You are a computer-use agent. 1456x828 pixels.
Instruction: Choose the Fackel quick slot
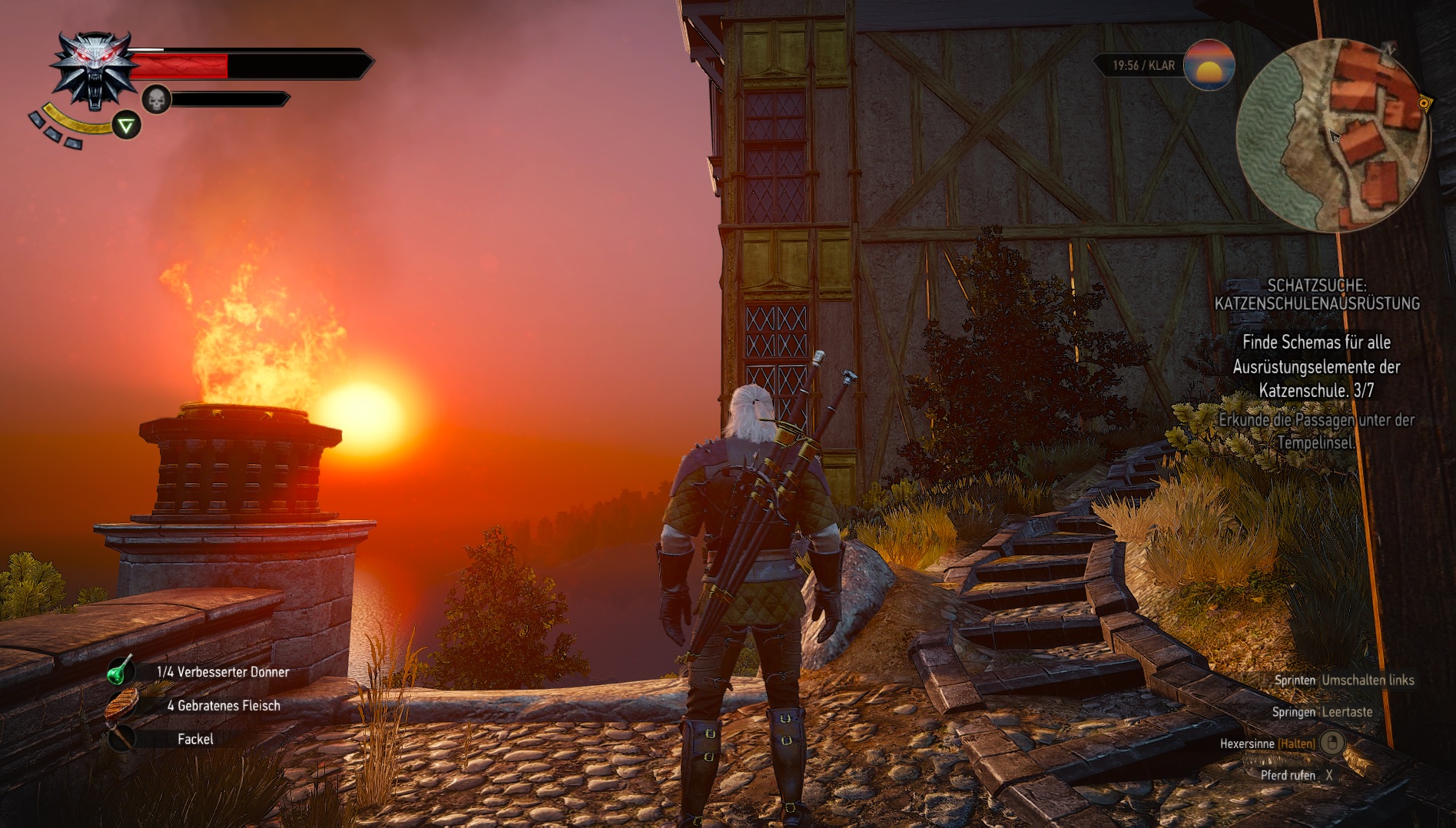121,739
